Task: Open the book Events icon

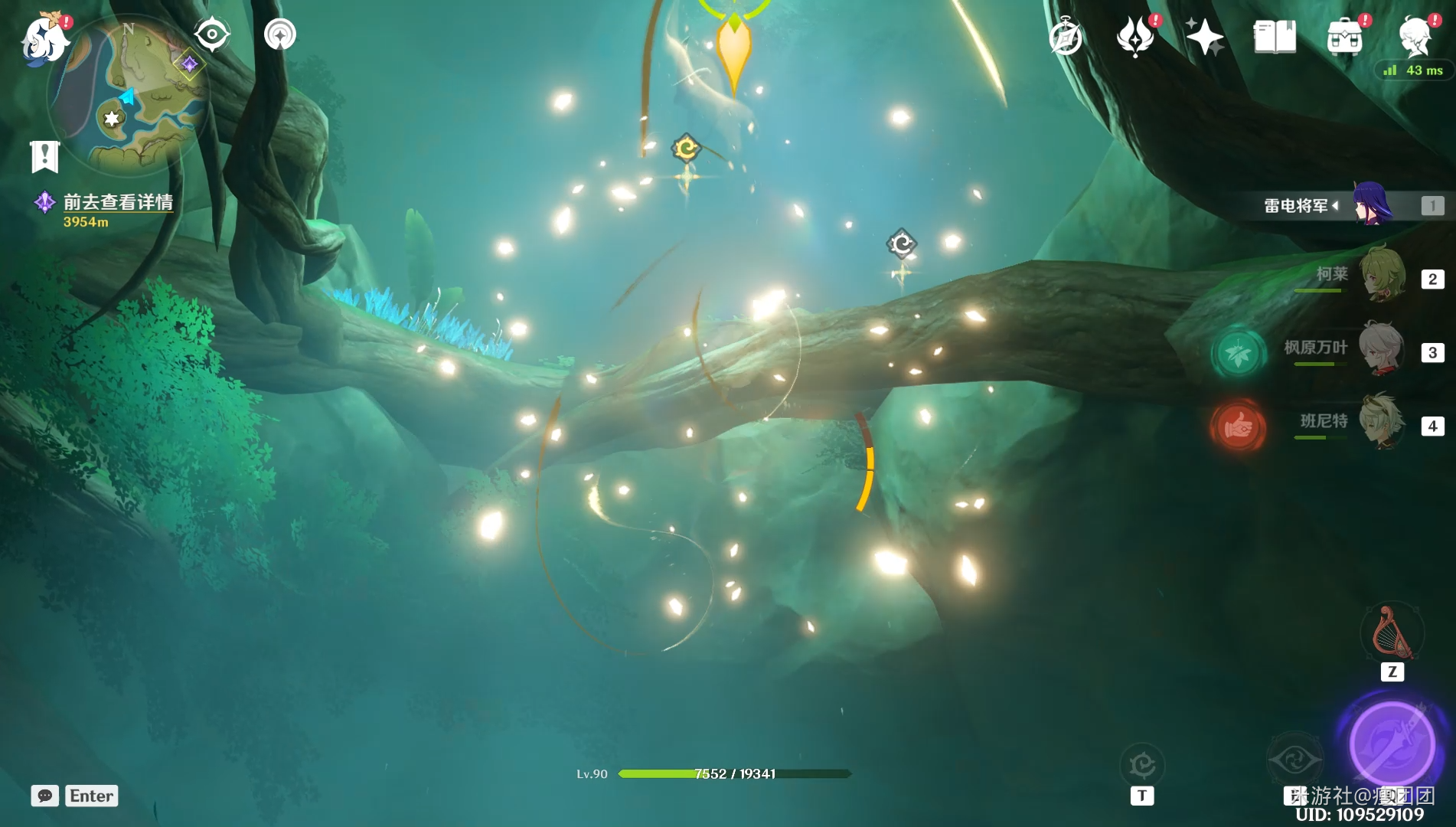Action: [x=1275, y=37]
